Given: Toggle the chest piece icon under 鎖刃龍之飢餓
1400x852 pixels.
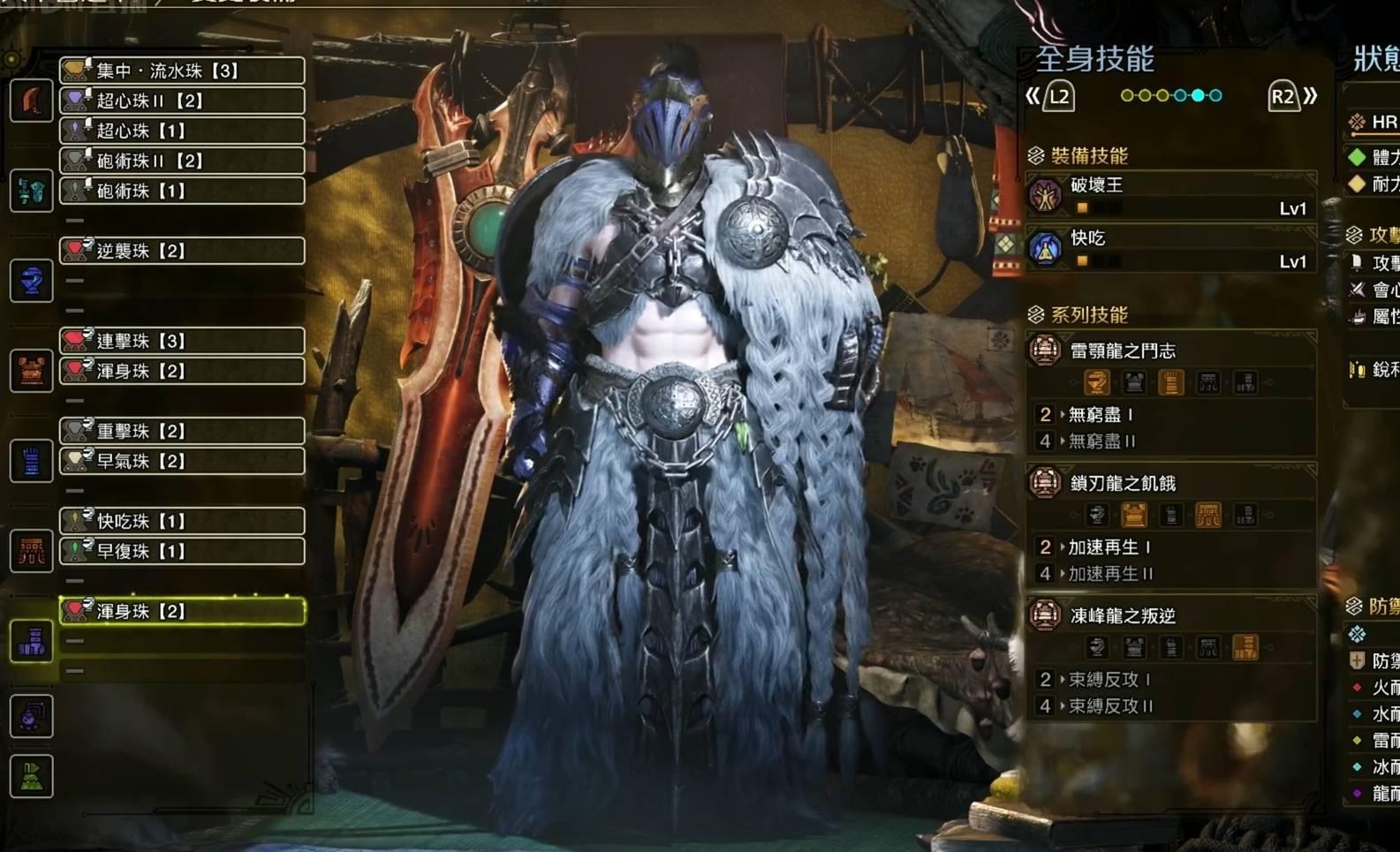Looking at the screenshot, I should click(x=1133, y=515).
